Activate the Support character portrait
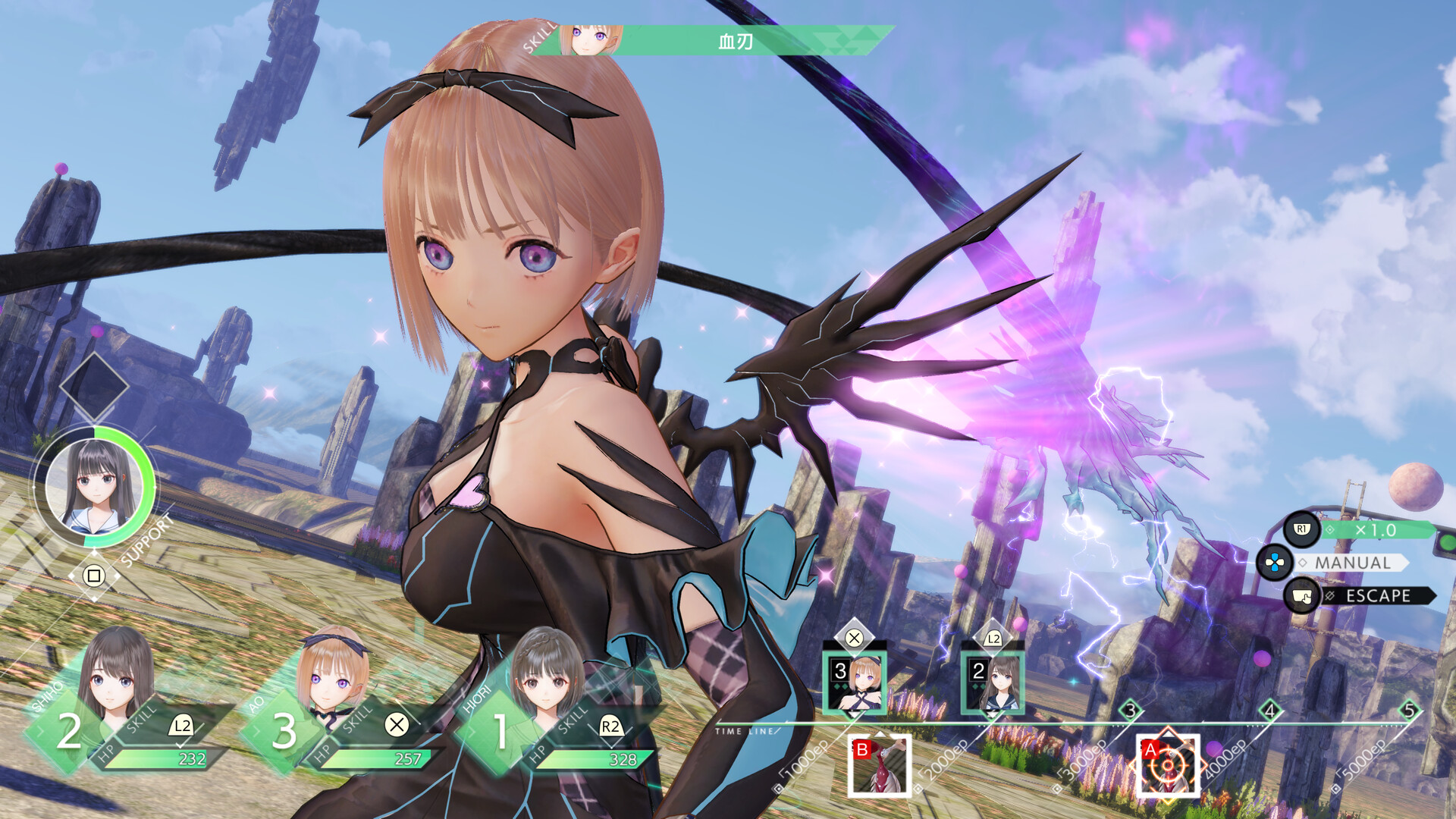This screenshot has width=1456, height=819. [x=94, y=487]
